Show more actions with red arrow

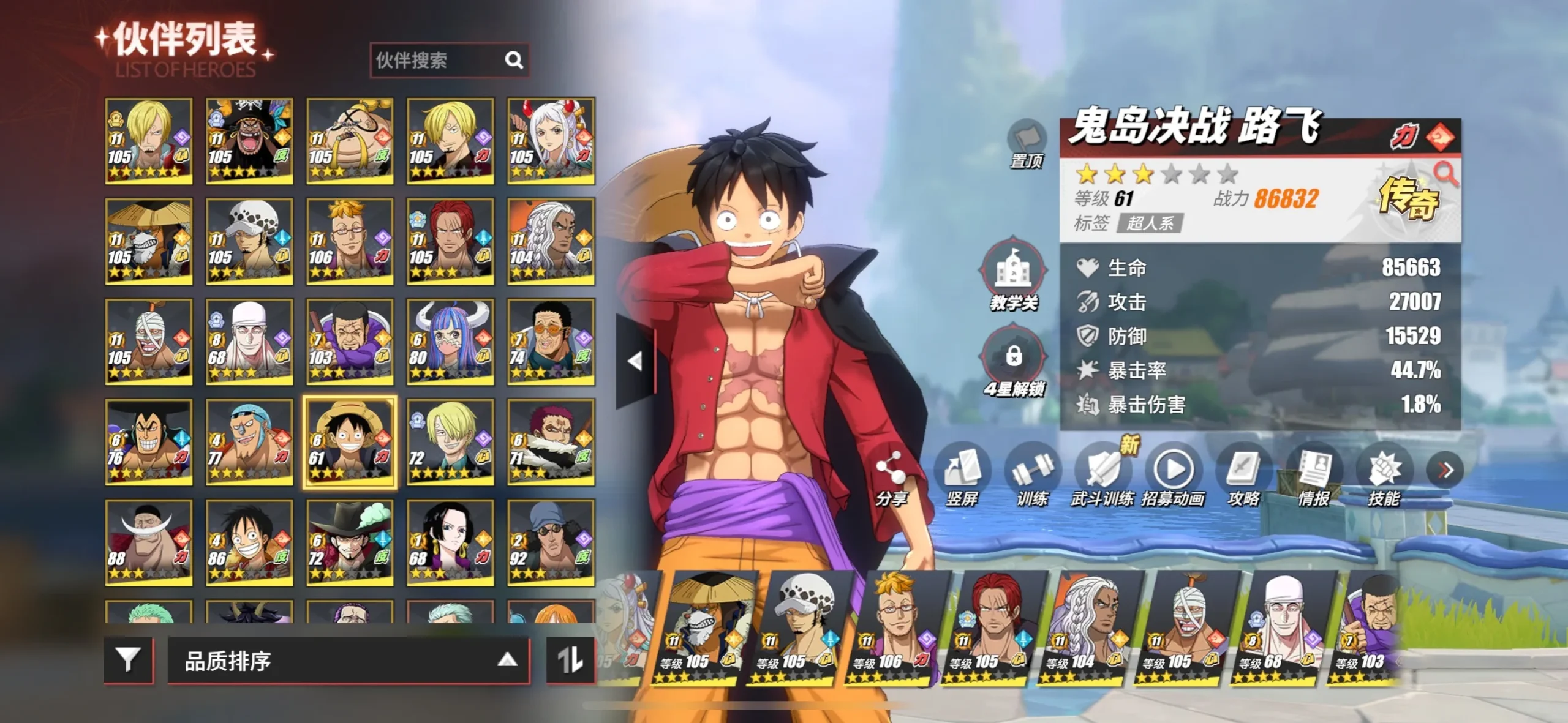(1445, 470)
